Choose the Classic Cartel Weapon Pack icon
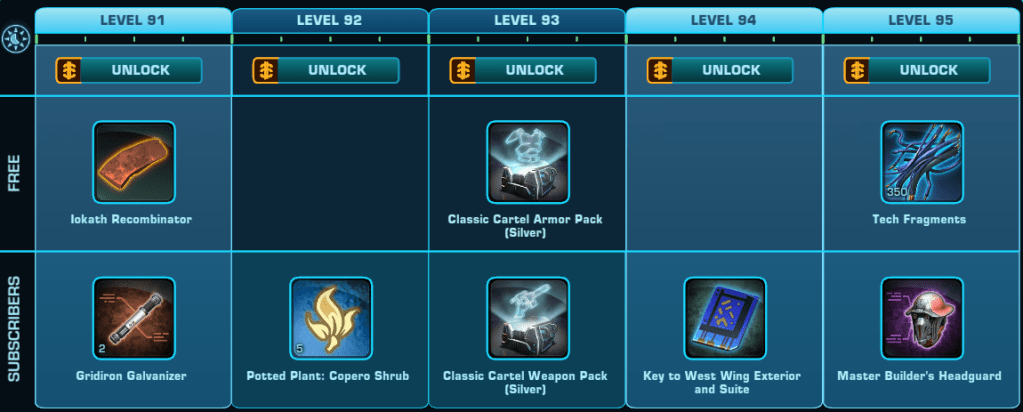 click(528, 318)
